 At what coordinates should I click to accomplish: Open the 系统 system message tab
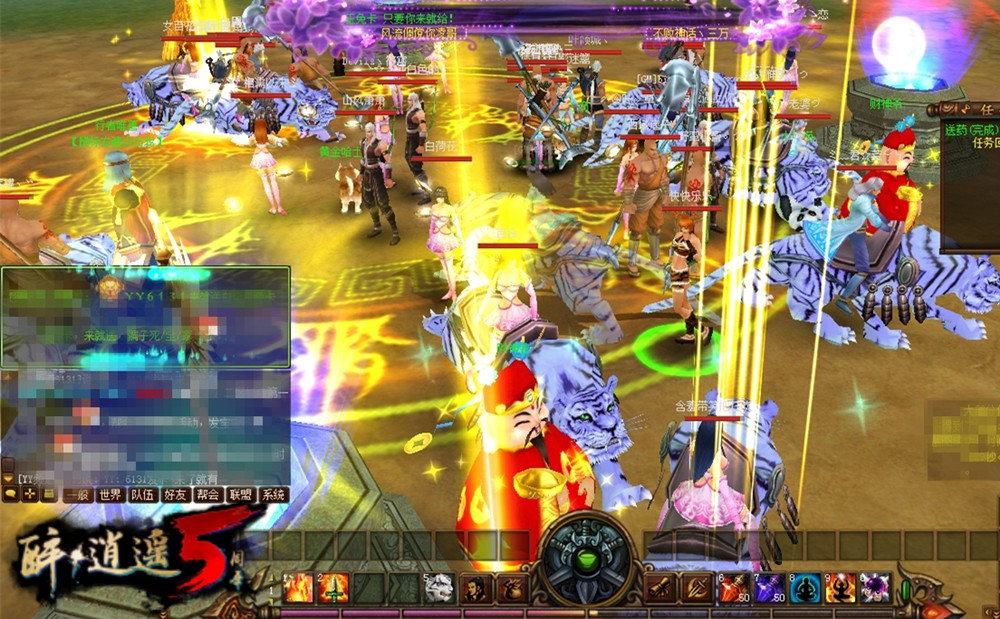pyautogui.click(x=273, y=494)
